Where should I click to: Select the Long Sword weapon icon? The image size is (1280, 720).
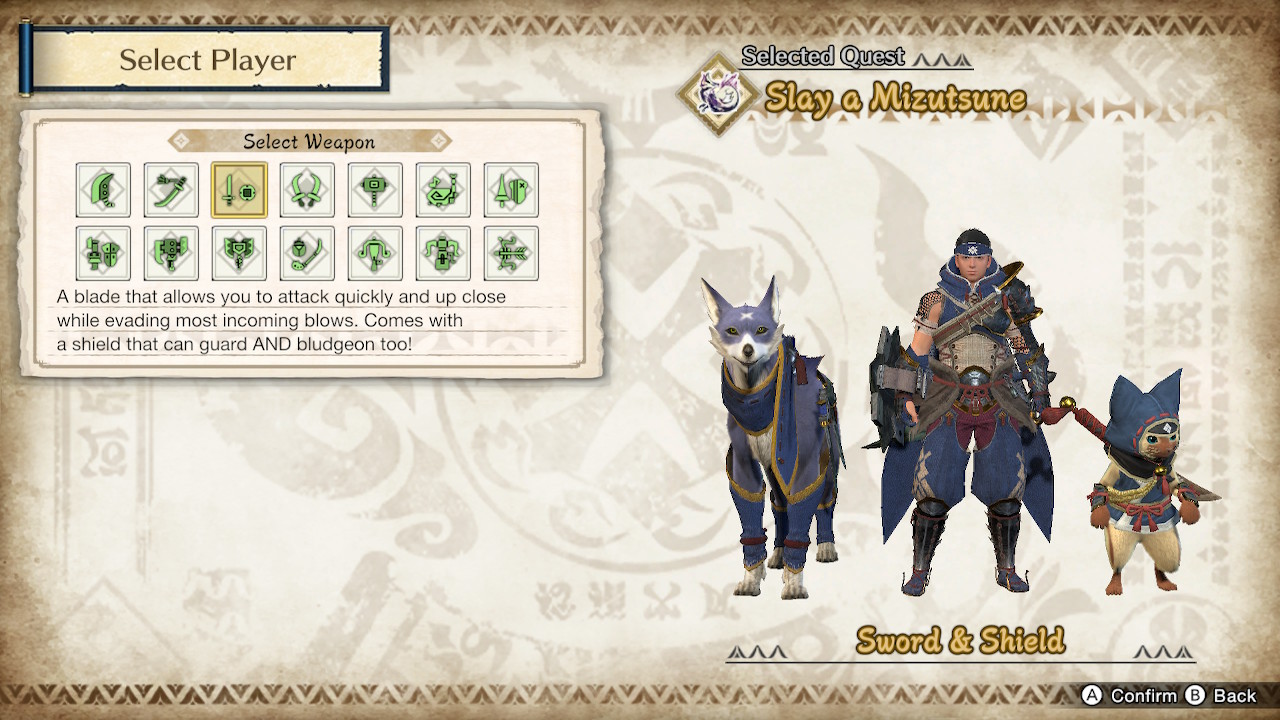pyautogui.click(x=171, y=189)
